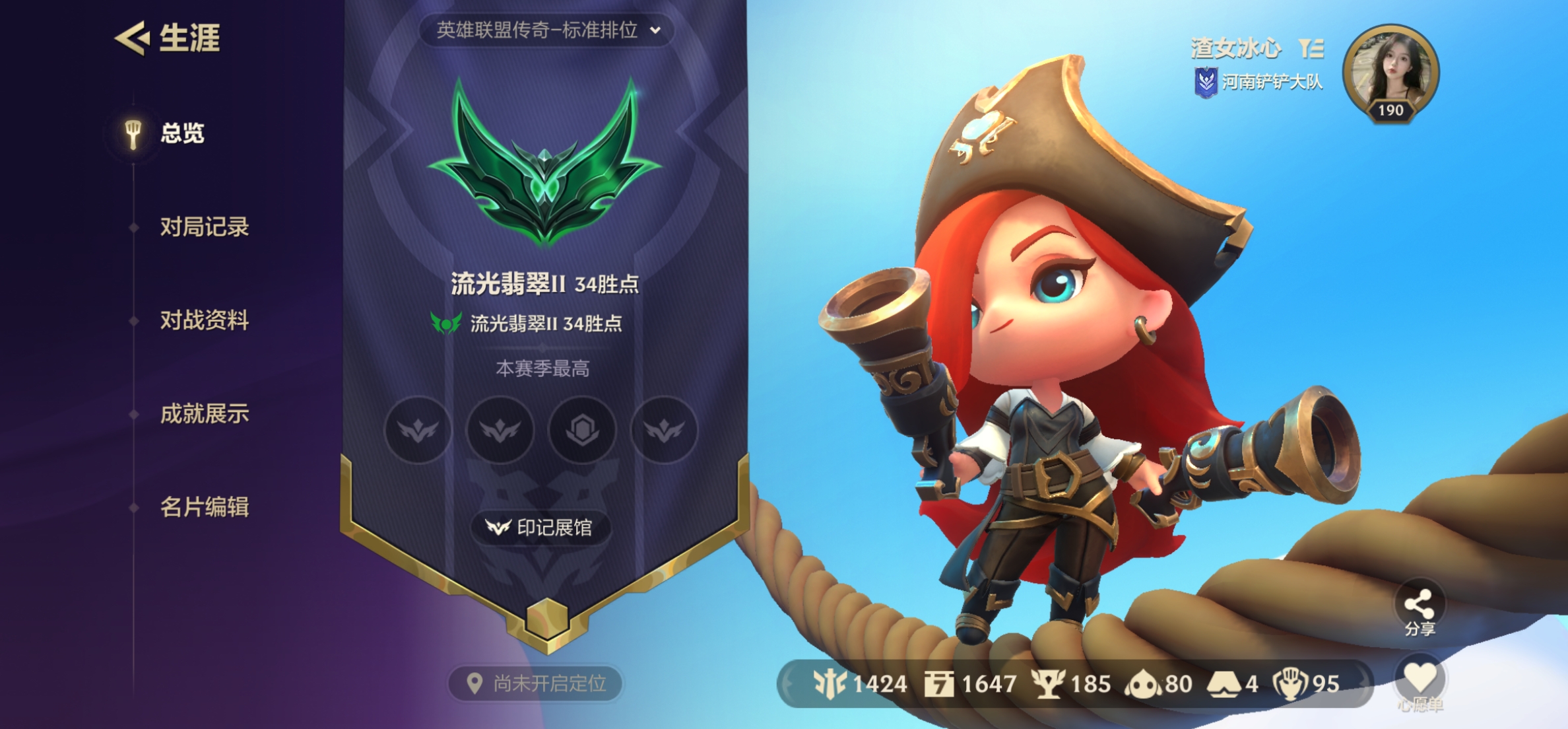Open the icon beside the player name
1568x729 pixels.
pos(1311,48)
